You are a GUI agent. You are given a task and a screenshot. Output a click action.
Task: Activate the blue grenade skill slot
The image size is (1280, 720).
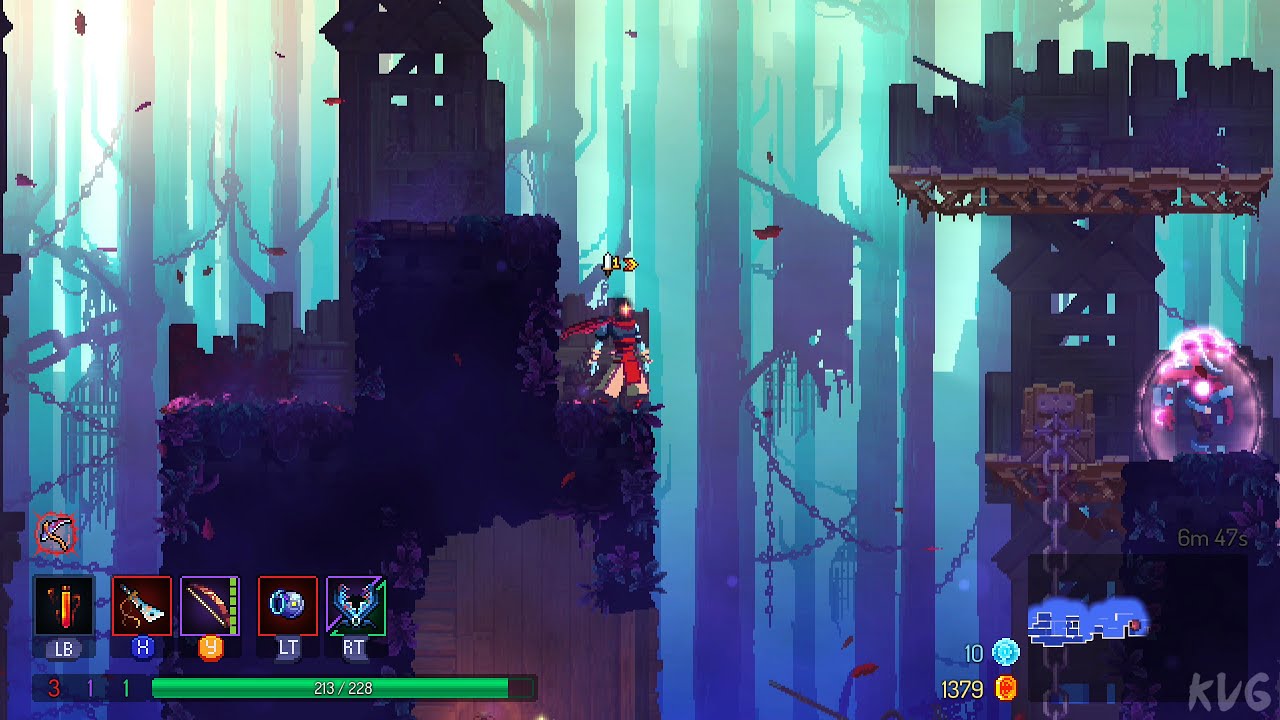[288, 606]
